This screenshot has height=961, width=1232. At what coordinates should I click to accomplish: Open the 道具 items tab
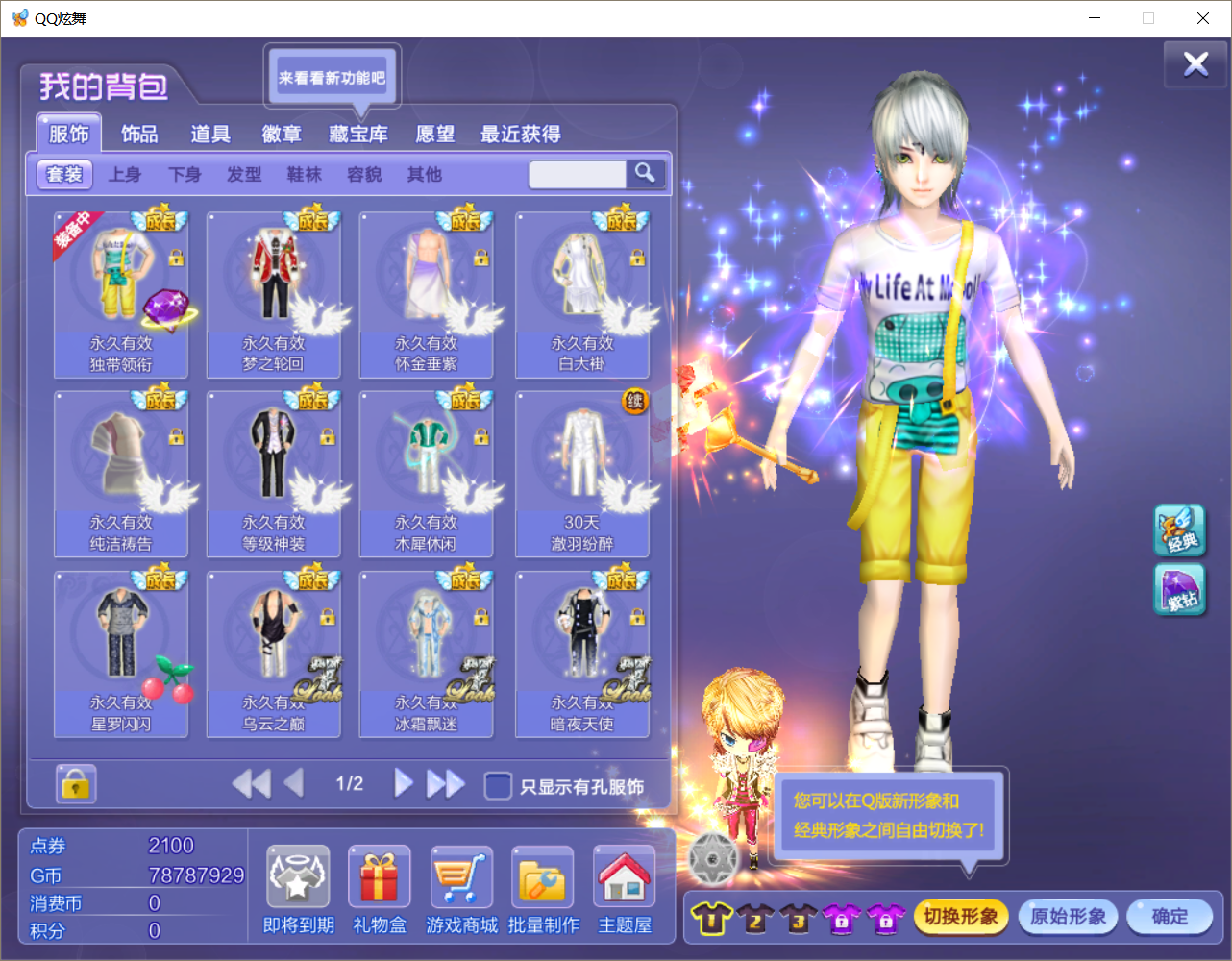[210, 135]
